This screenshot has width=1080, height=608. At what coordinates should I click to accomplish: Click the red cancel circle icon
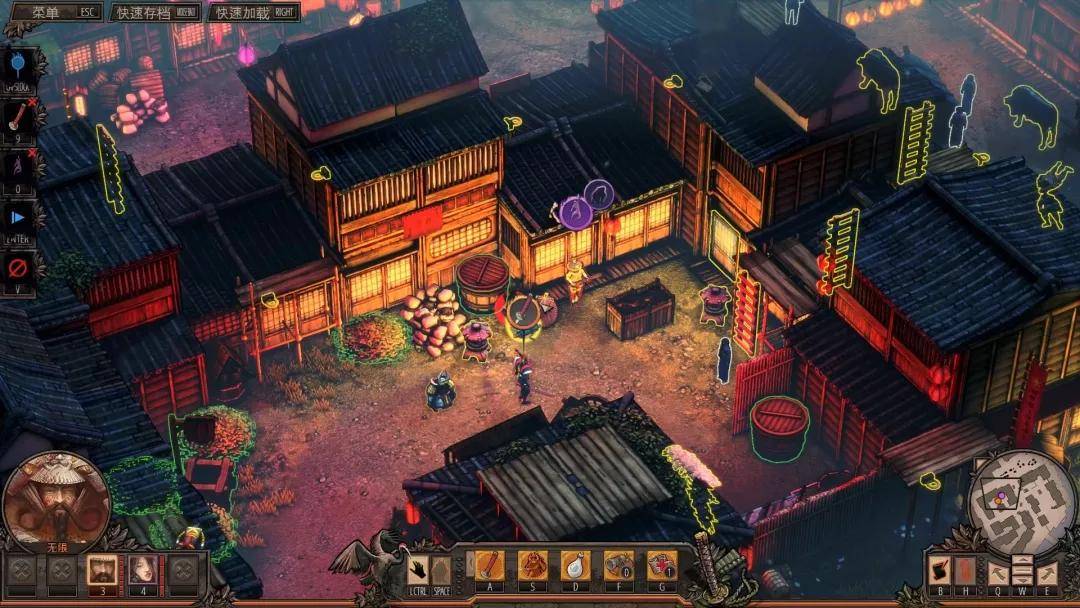[20, 269]
